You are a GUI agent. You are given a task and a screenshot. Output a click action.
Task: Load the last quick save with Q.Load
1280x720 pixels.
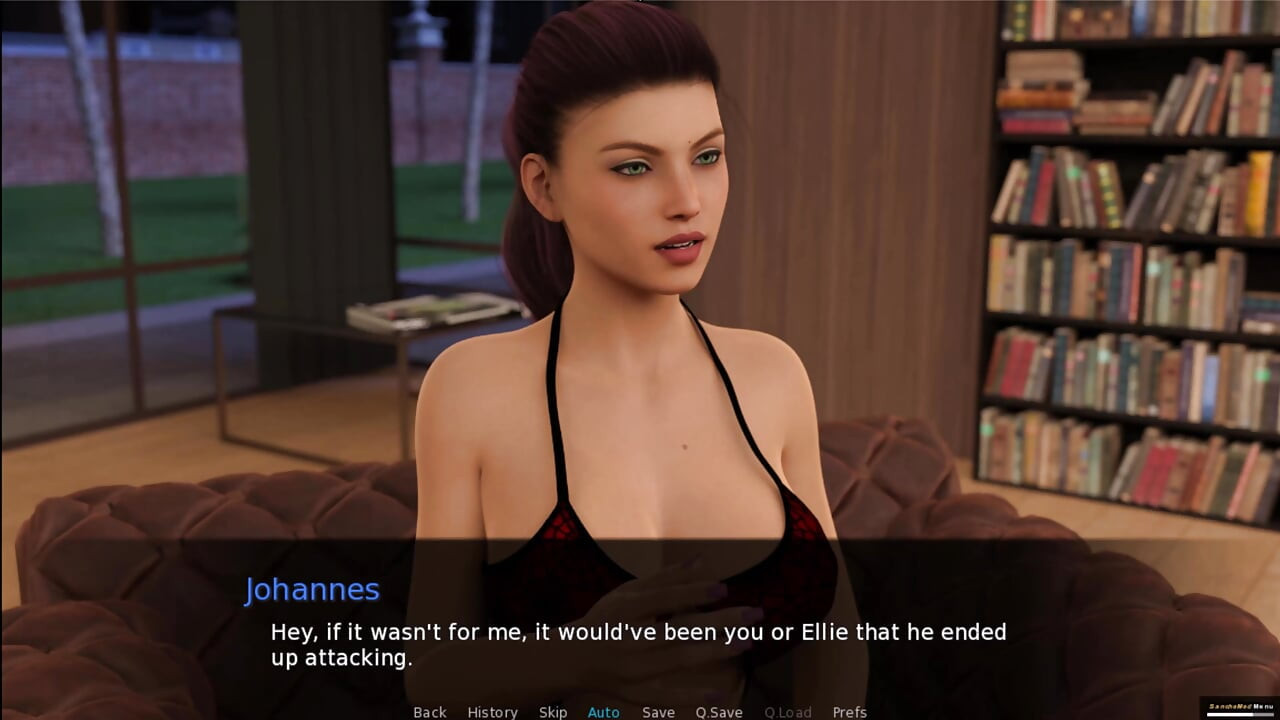click(x=788, y=712)
